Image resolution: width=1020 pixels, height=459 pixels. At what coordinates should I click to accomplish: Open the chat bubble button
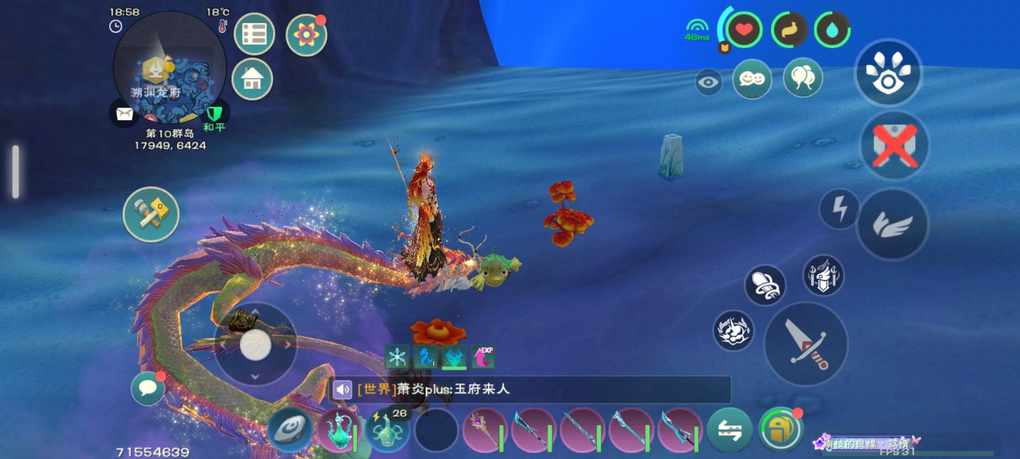tap(148, 388)
